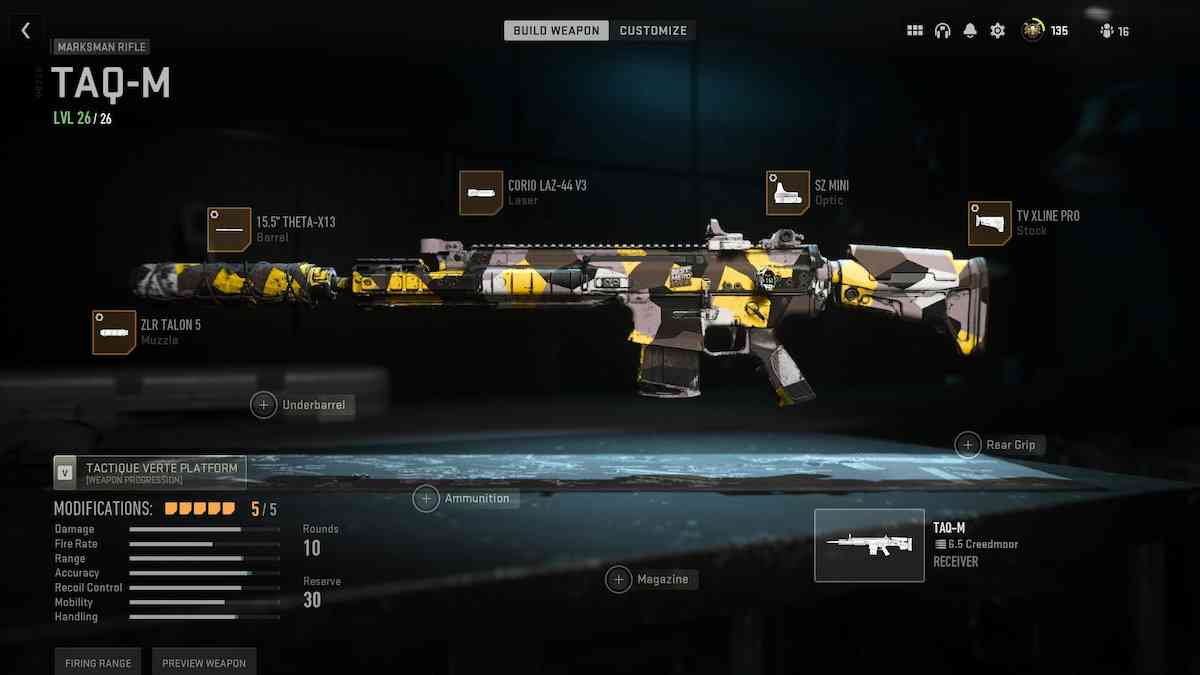Select the ZLR Talon 5 muzzle slot
The width and height of the screenshot is (1200, 675).
[114, 332]
